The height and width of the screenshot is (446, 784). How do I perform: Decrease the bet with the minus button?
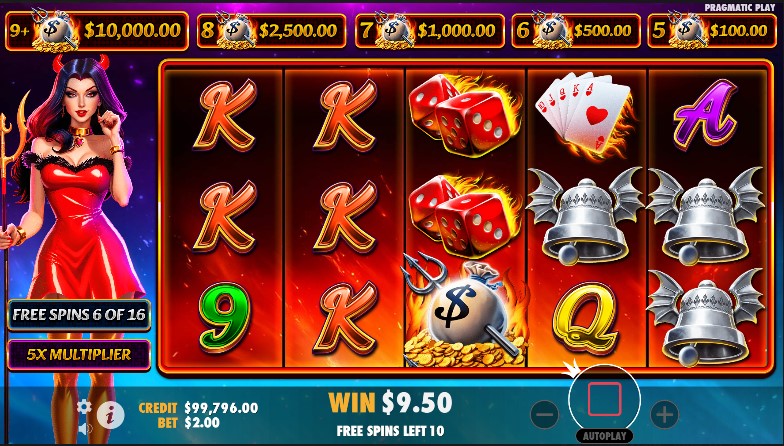coord(544,413)
